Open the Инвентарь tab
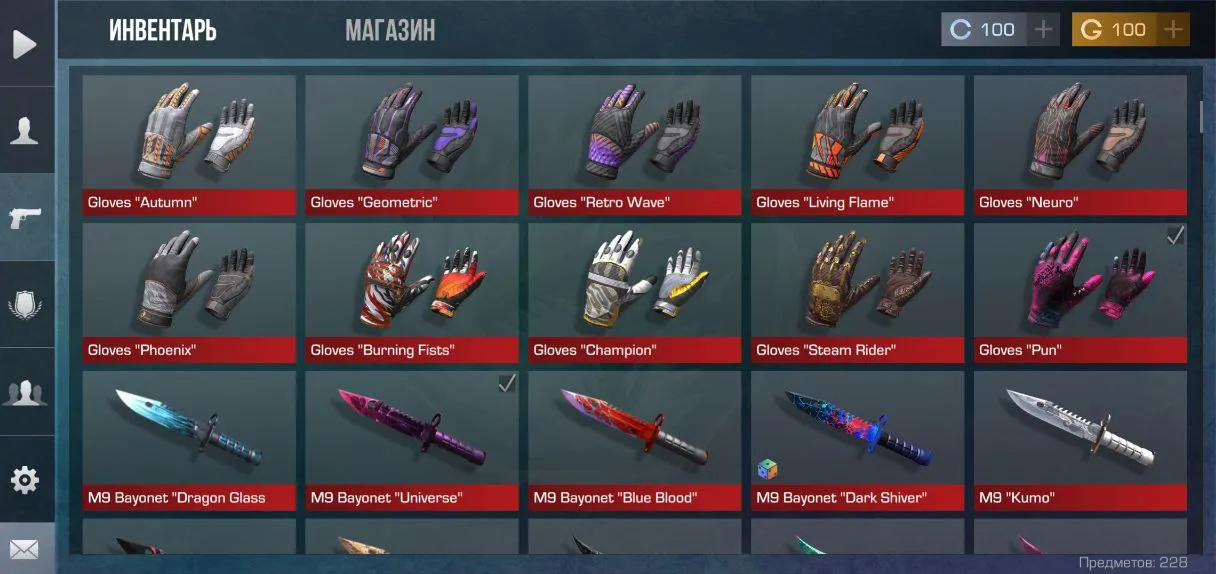1216x574 pixels. [x=163, y=30]
